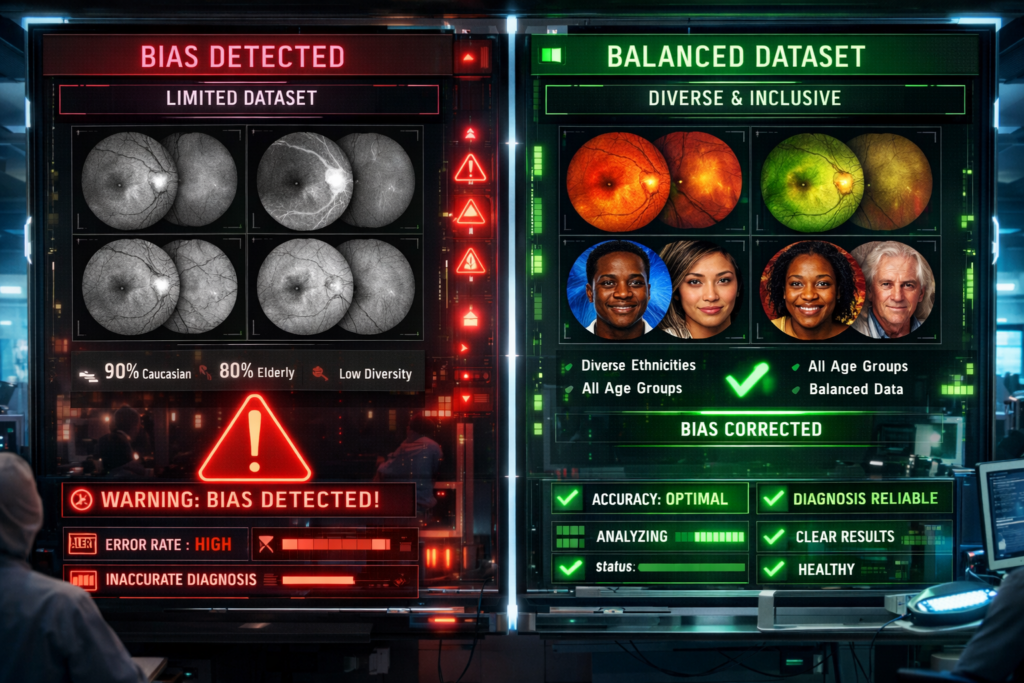Screen dimensions: 1024x683
Task: Open the green retinal scan thumbnail
Action: (812, 180)
